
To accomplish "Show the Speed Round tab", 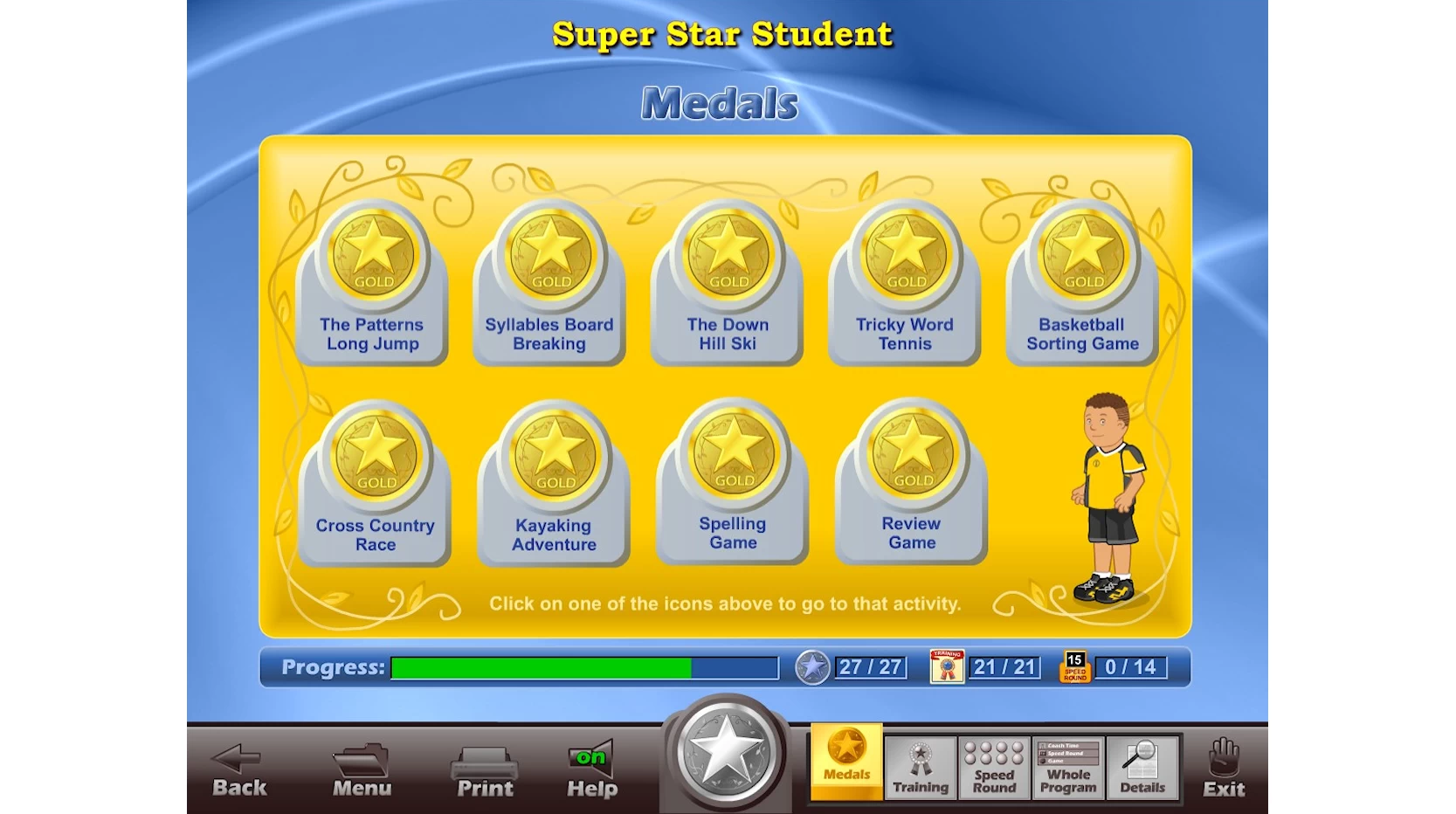I will (994, 768).
